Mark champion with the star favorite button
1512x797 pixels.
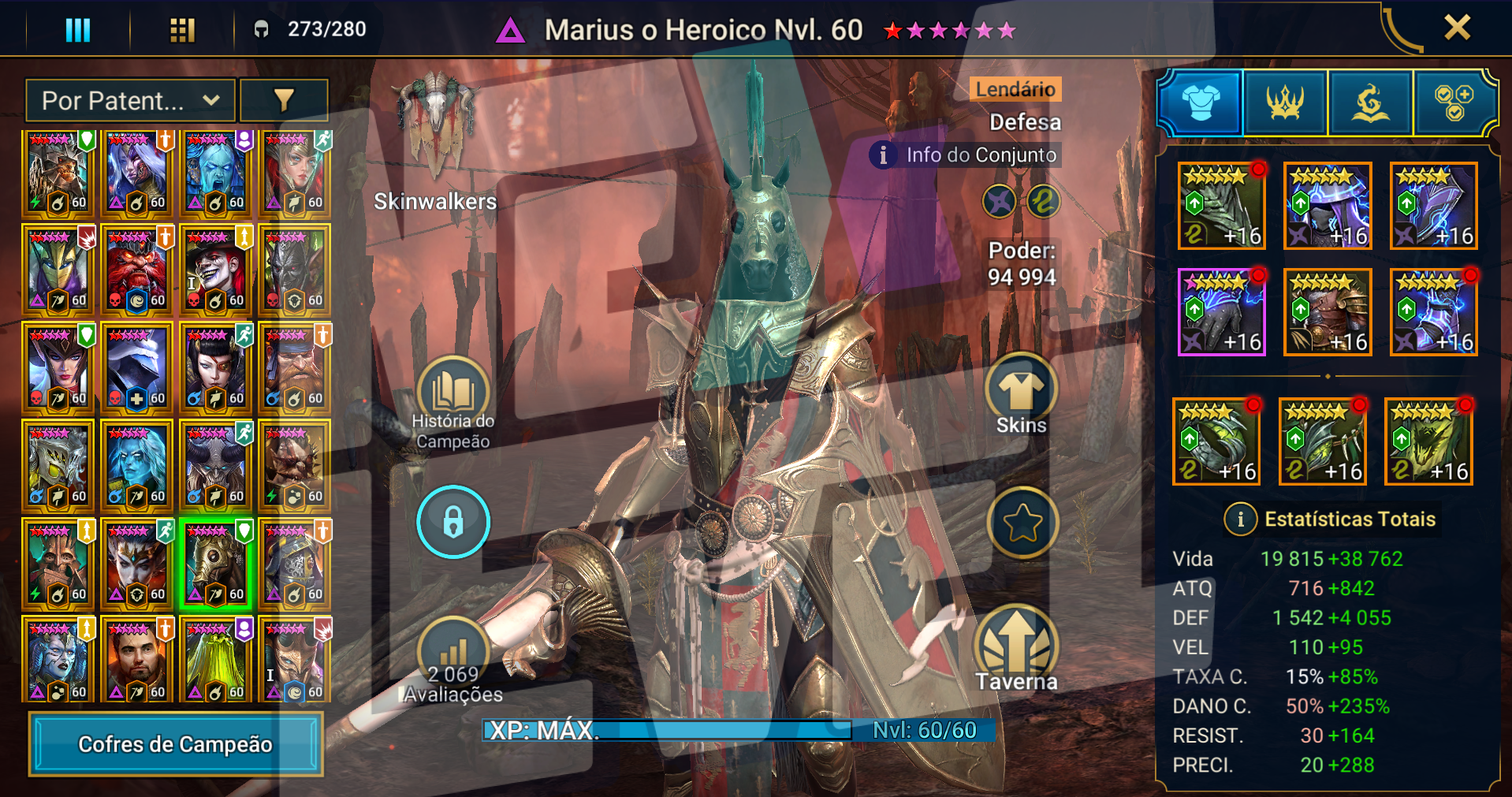pyautogui.click(x=1022, y=523)
